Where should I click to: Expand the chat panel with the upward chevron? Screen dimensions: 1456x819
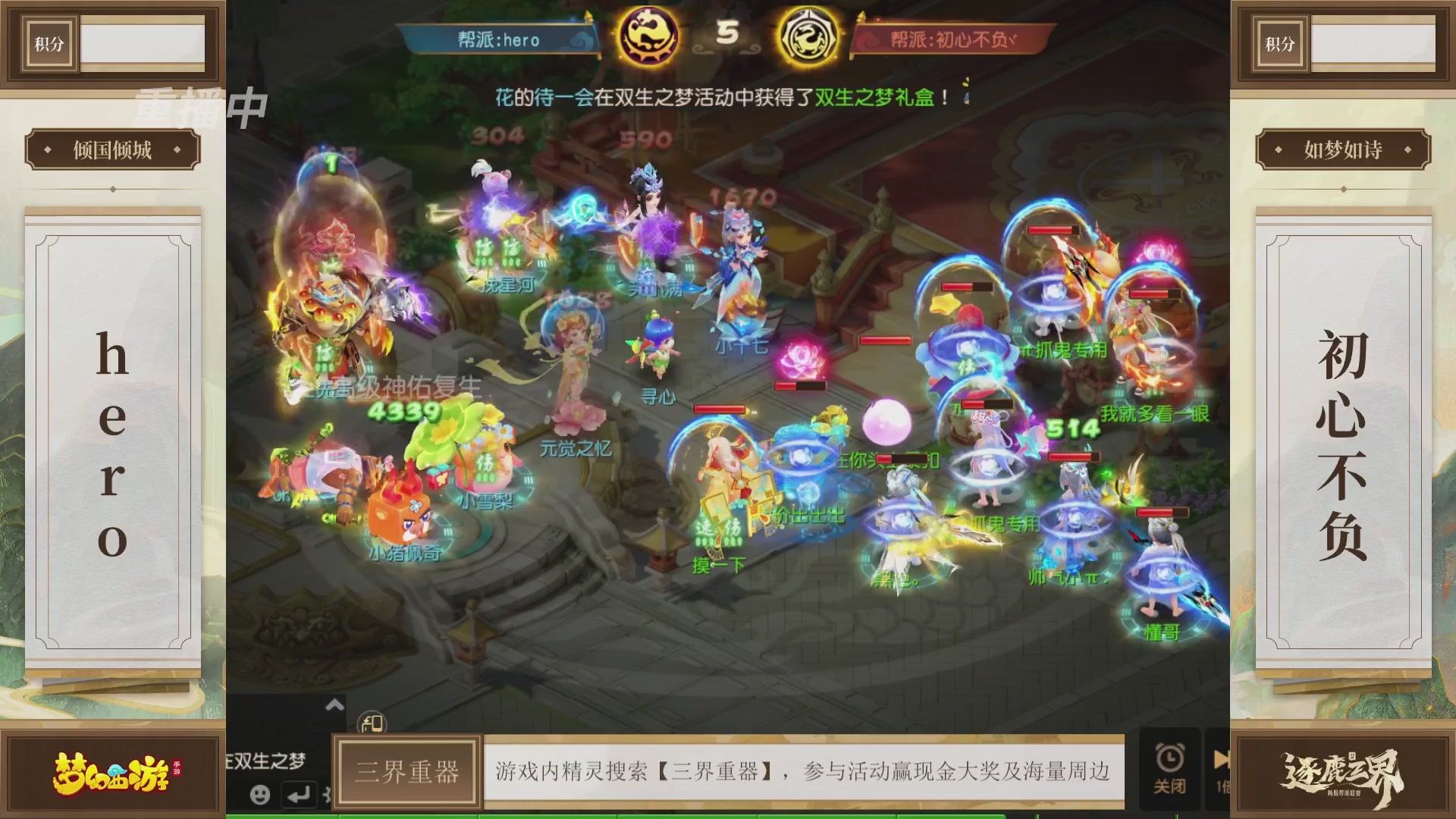coord(334,704)
